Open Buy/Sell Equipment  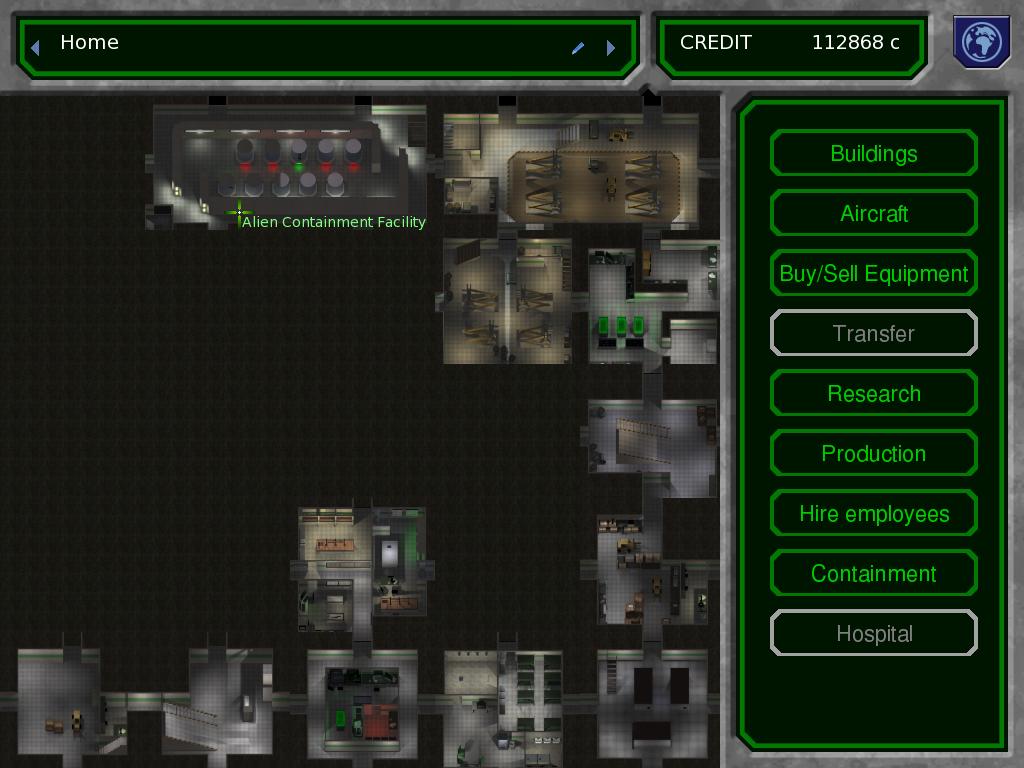click(x=873, y=274)
